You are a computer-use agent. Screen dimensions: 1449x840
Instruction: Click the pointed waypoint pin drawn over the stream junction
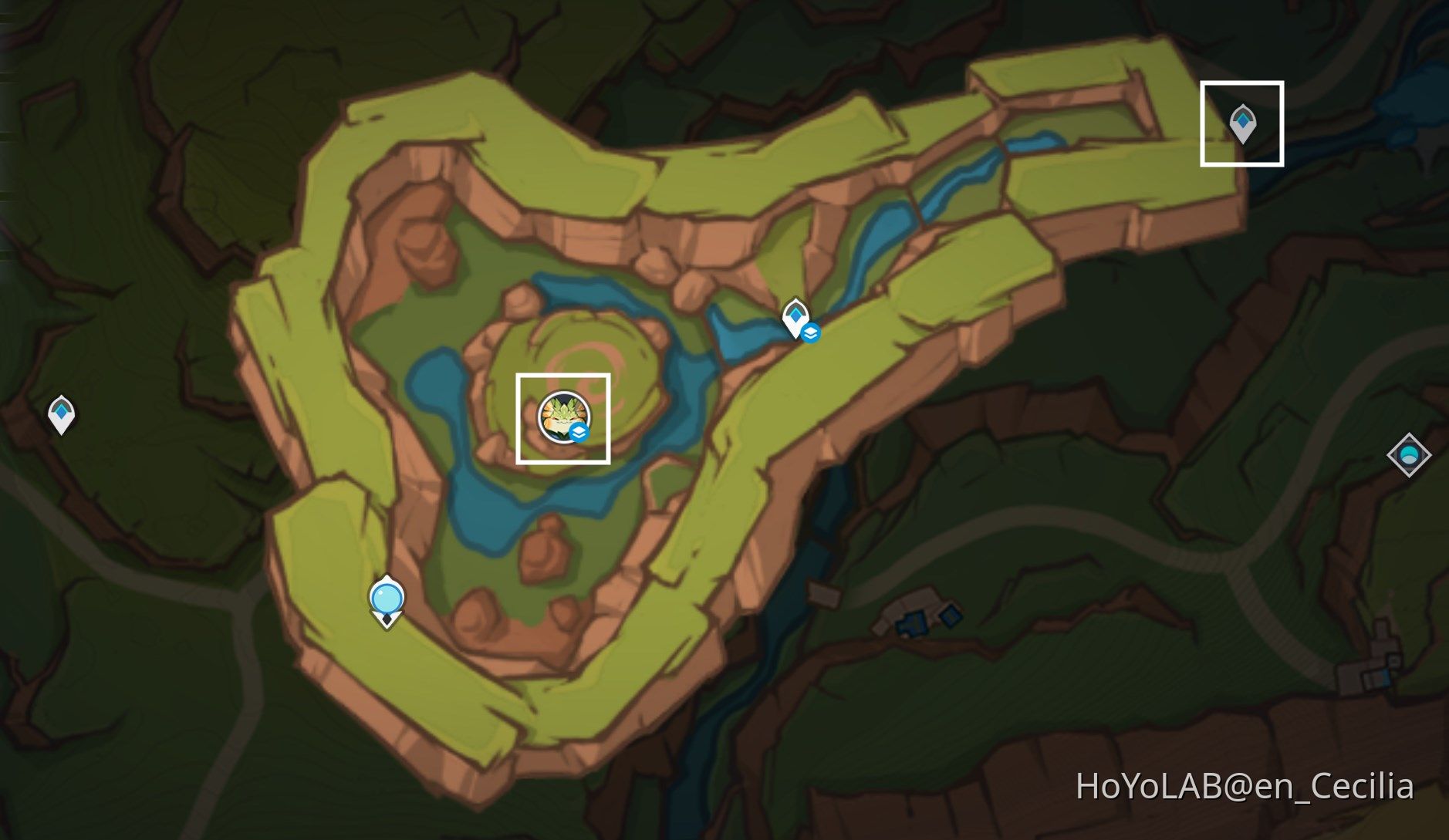795,315
